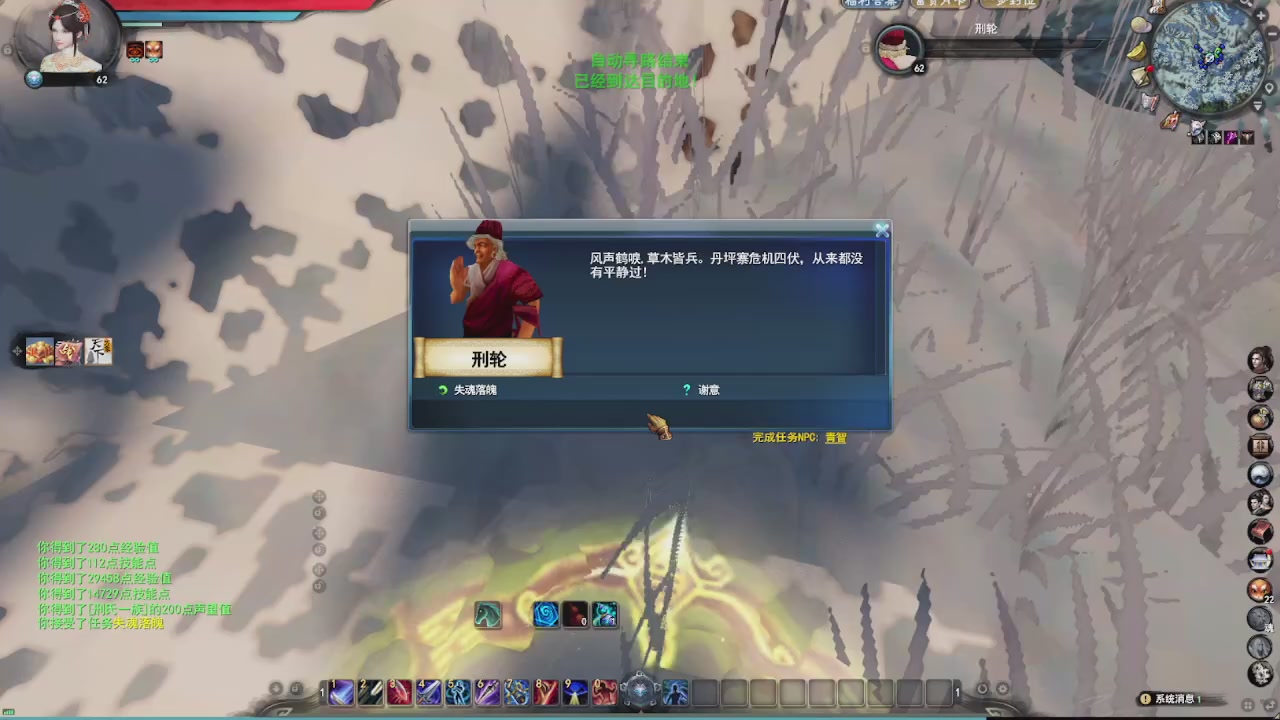The image size is (1280, 720).
Task: Expand the left-edge chevron beside the card icons
Action: click(16, 352)
